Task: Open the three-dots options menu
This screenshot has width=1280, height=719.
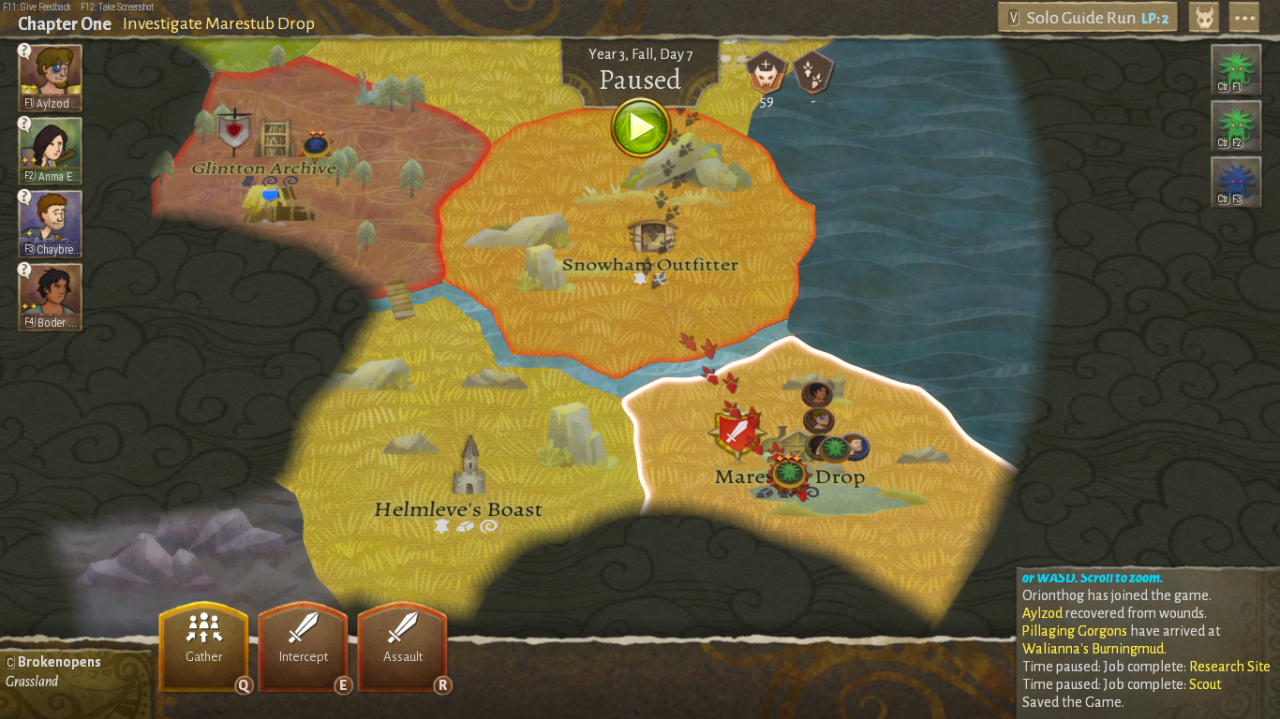Action: point(1244,17)
